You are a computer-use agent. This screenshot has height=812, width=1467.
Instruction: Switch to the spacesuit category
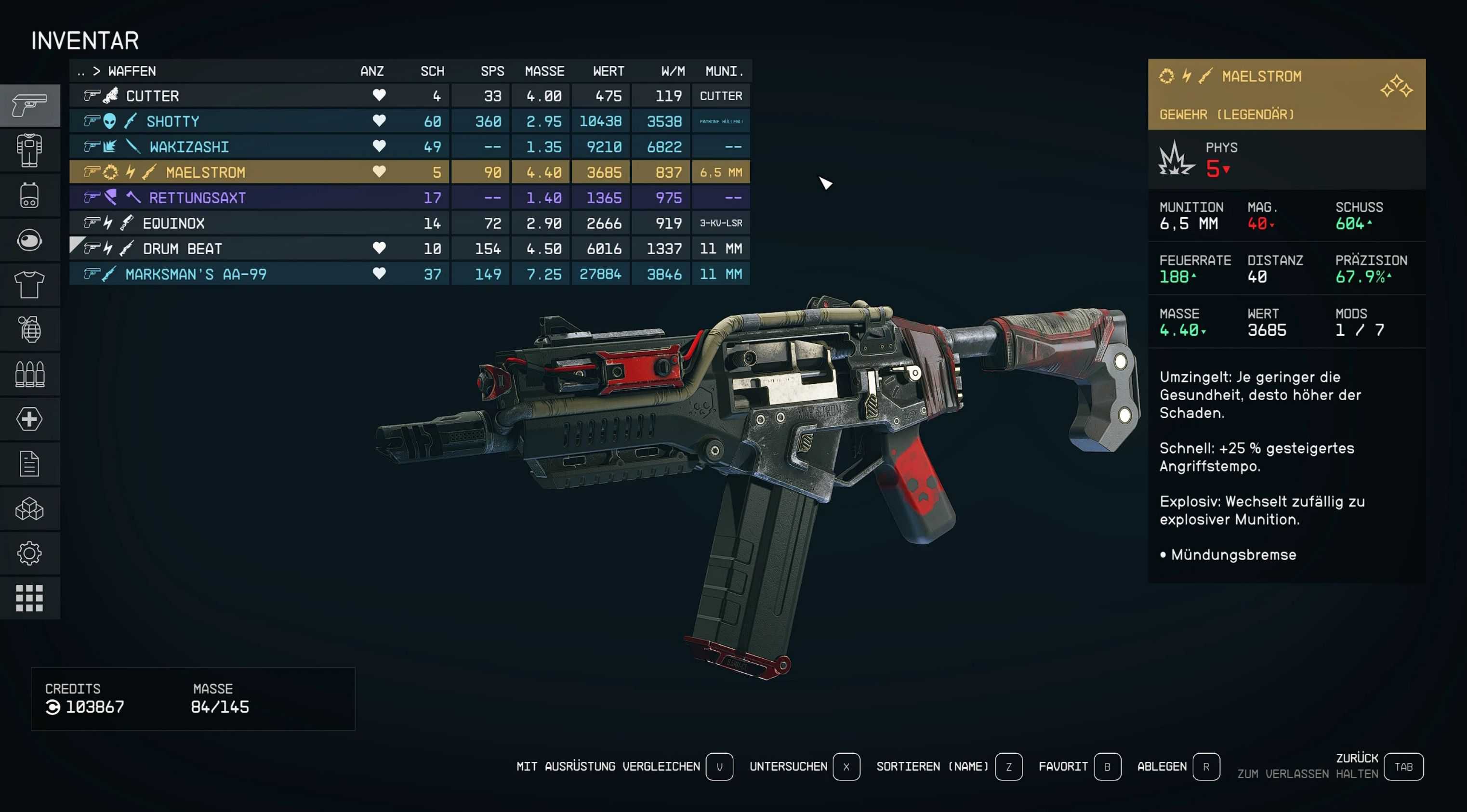pyautogui.click(x=29, y=150)
